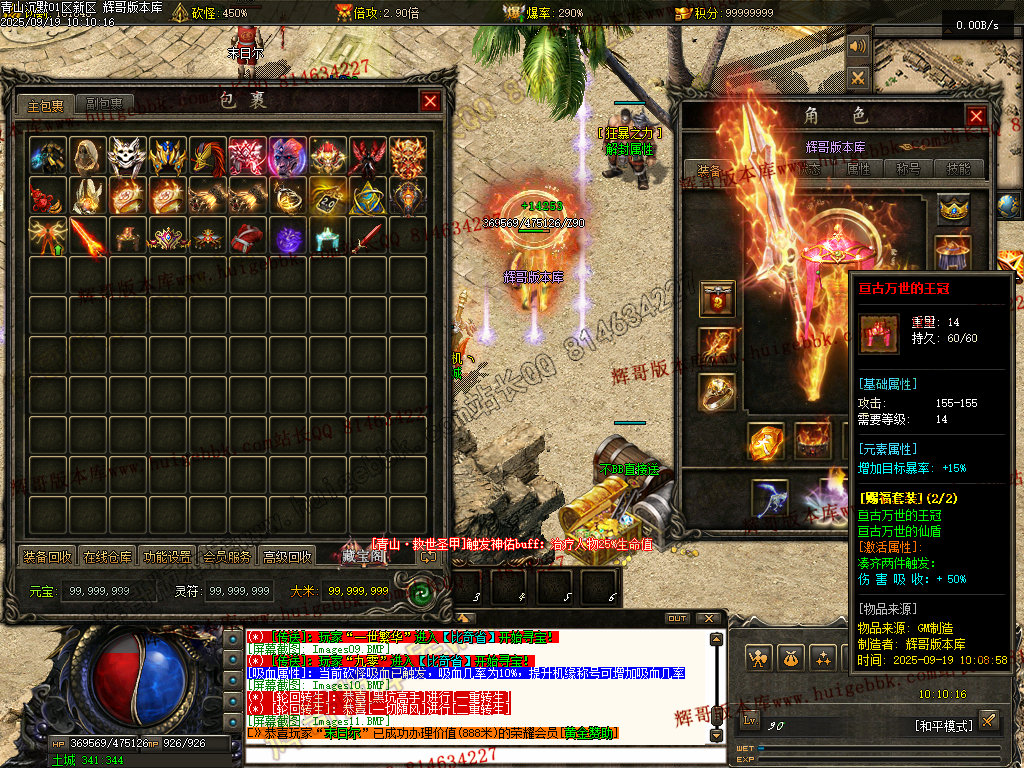Select the red gift box item
This screenshot has width=1024, height=768.
pyautogui.click(x=248, y=237)
